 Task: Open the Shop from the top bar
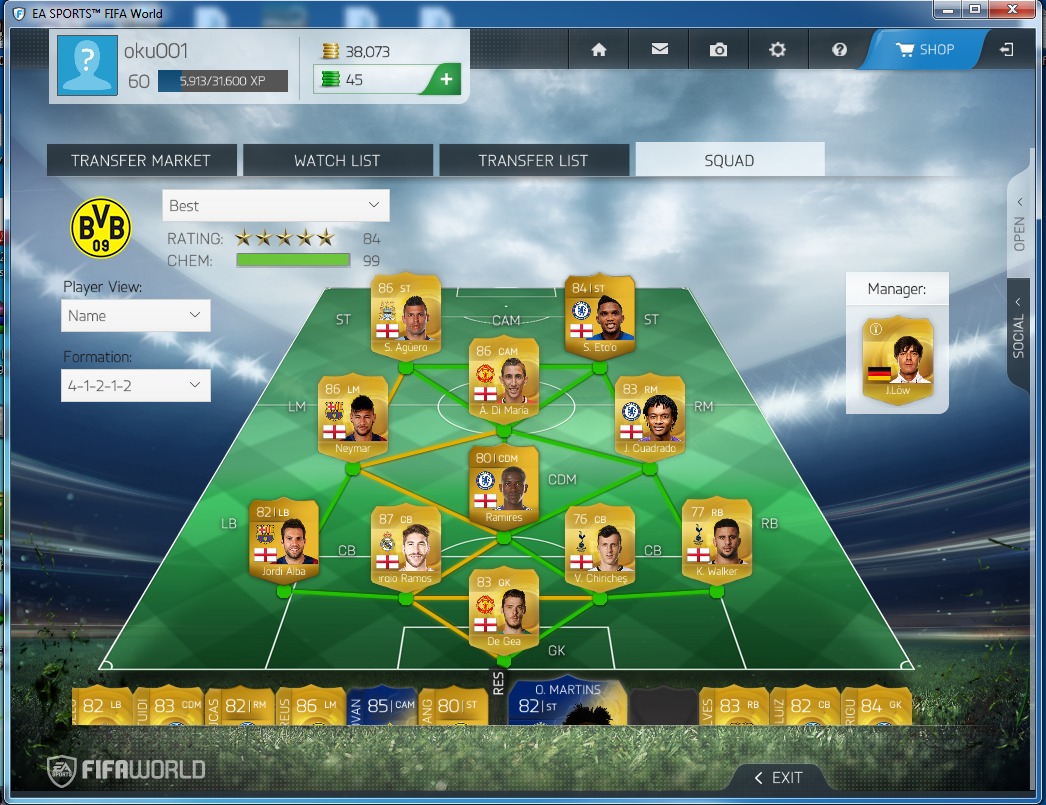click(x=925, y=49)
